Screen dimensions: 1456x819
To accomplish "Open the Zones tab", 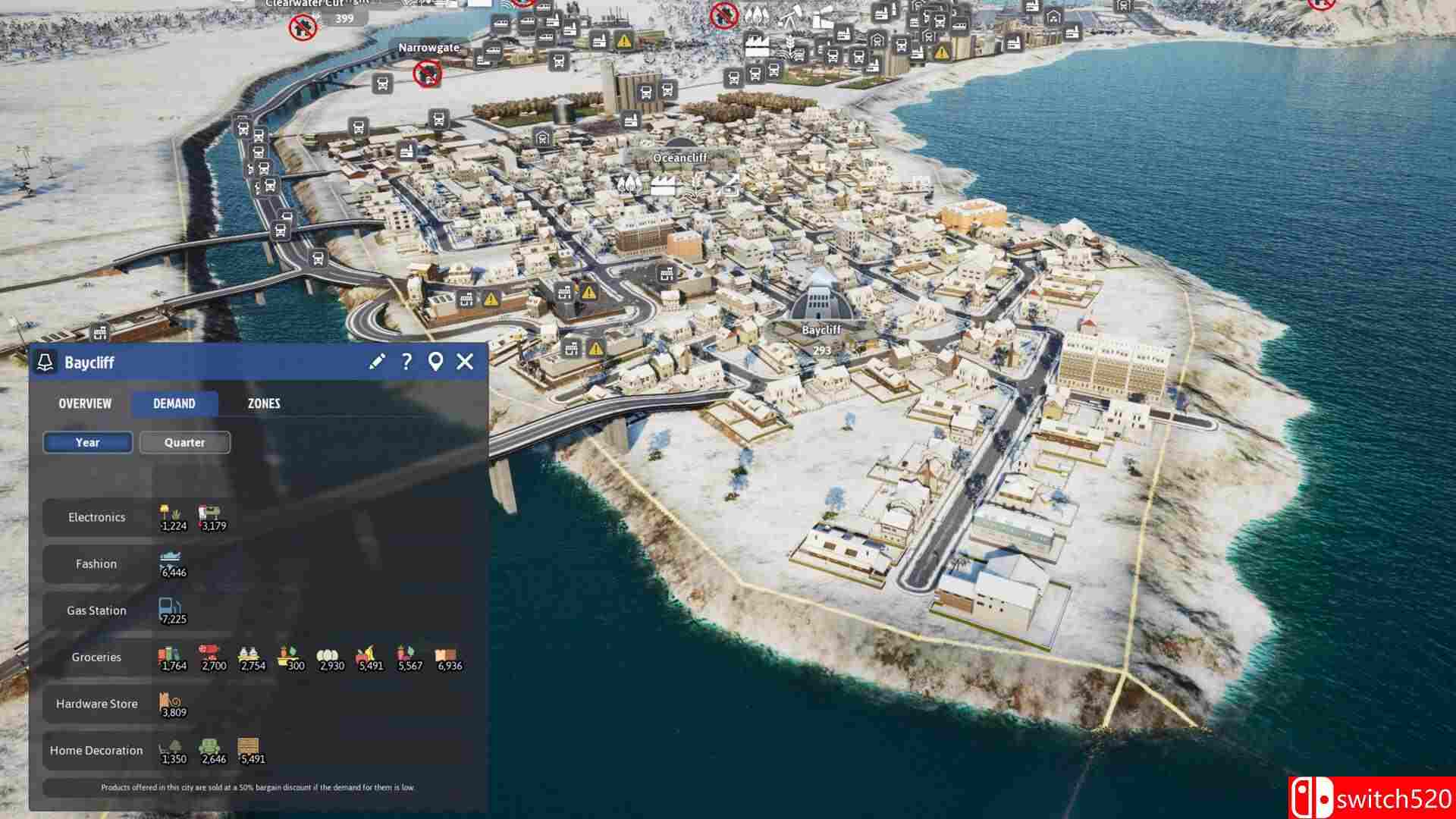I will coord(264,403).
